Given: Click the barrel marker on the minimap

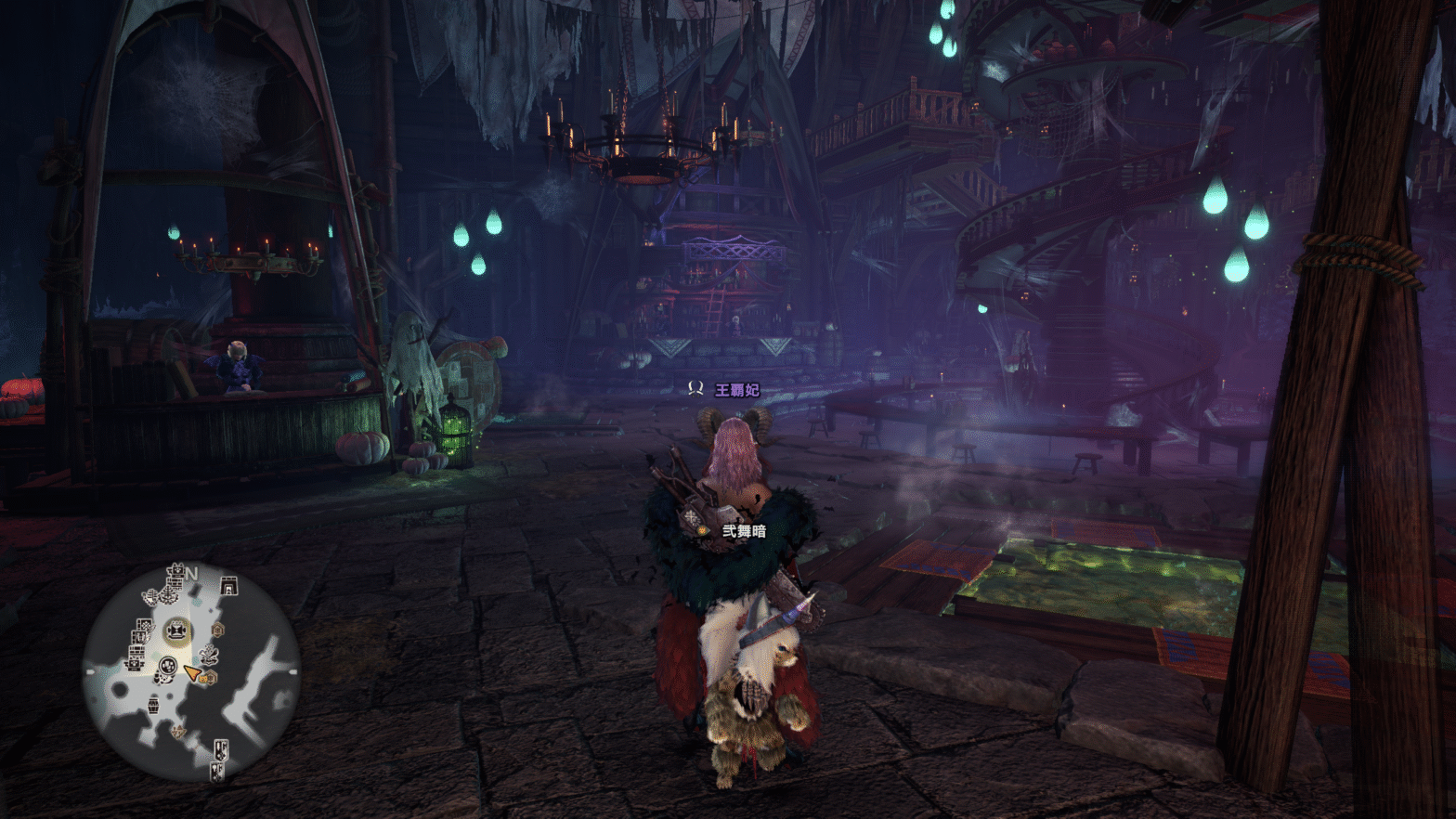Looking at the screenshot, I should pos(153,706).
